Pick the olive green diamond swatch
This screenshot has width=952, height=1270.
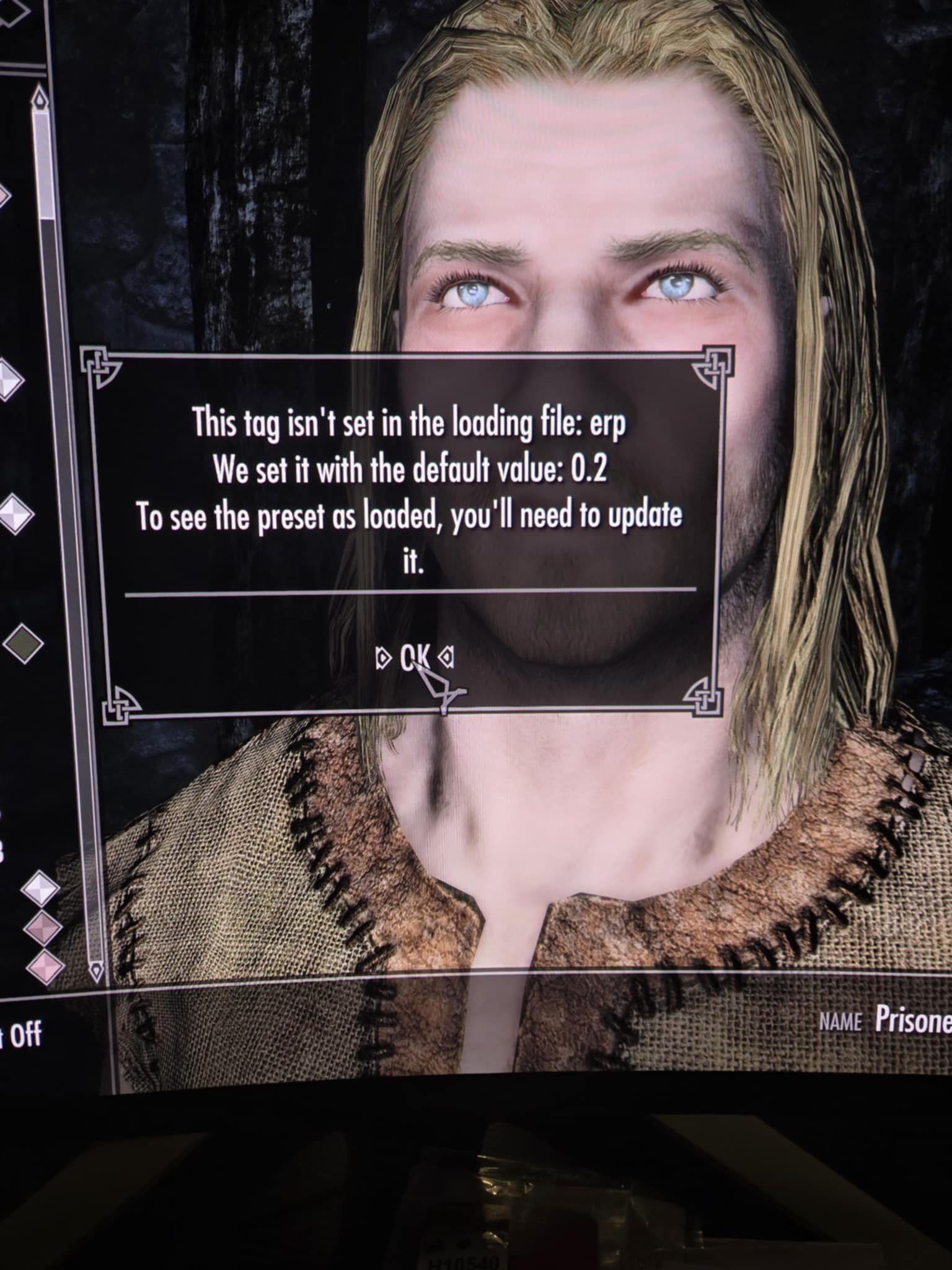click(x=24, y=642)
